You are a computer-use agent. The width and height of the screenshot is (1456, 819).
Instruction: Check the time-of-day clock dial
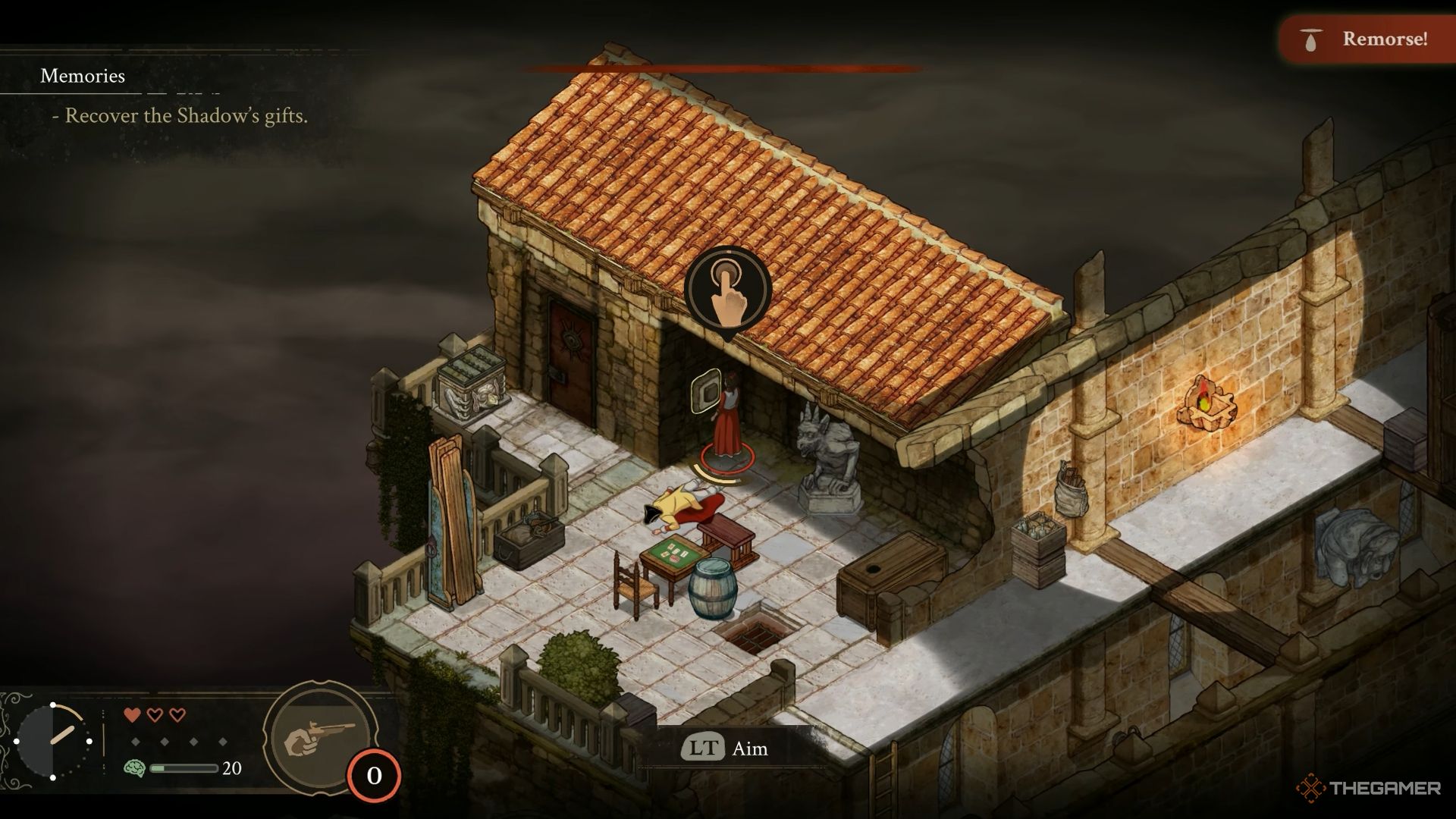[x=53, y=740]
